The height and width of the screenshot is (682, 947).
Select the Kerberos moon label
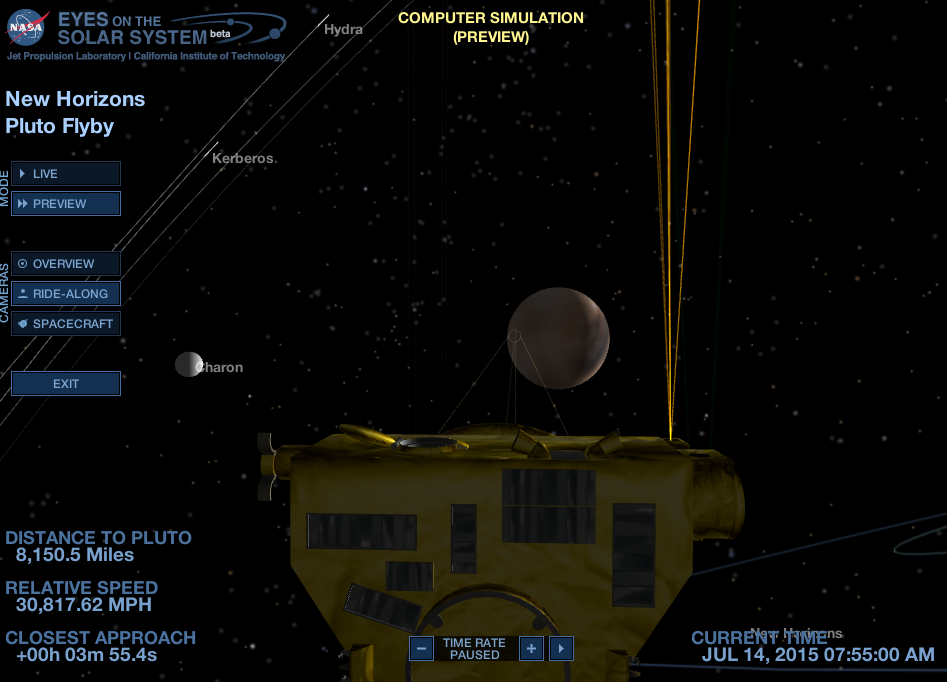(242, 158)
